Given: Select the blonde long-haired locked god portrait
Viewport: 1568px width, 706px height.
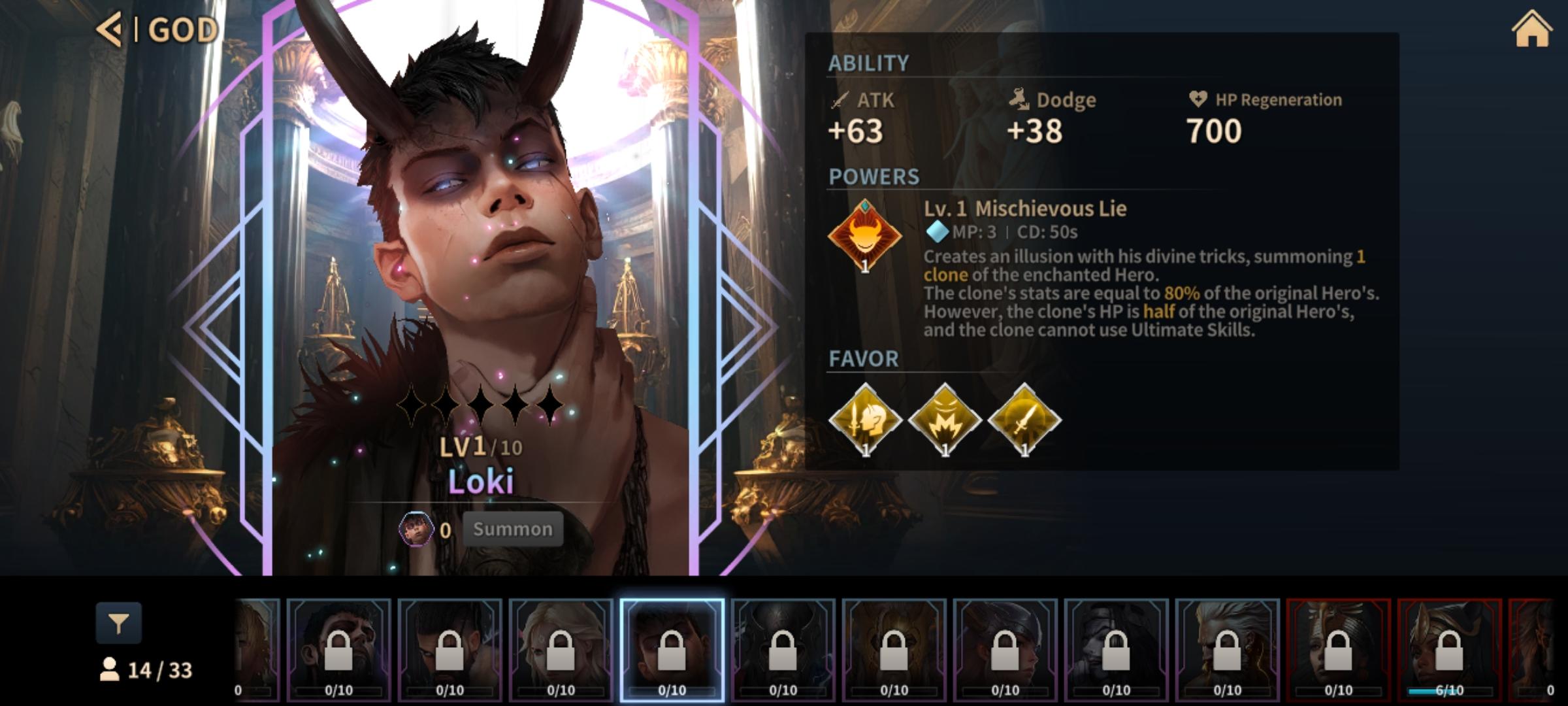Looking at the screenshot, I should click(x=561, y=648).
